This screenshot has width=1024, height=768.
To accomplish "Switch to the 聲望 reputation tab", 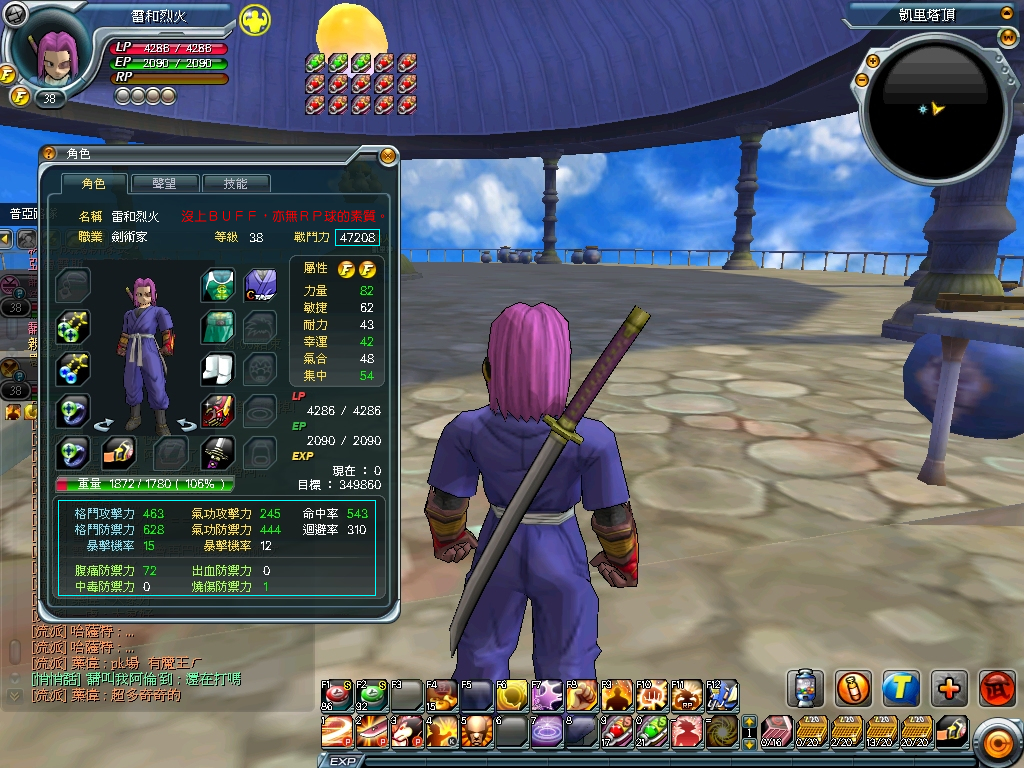I will pos(163,184).
